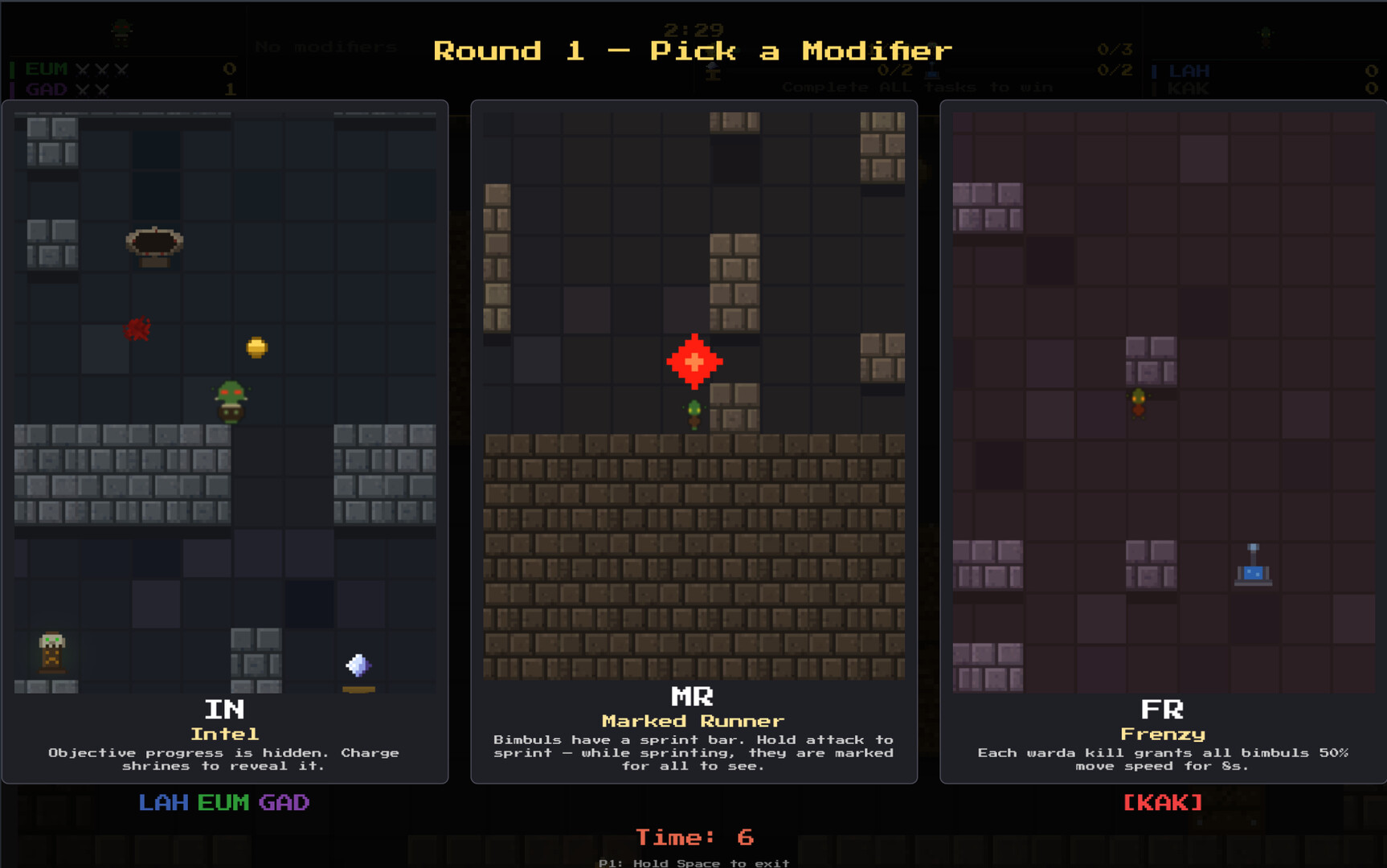
Task: Click the Time: 6 countdown text
Action: (x=693, y=837)
